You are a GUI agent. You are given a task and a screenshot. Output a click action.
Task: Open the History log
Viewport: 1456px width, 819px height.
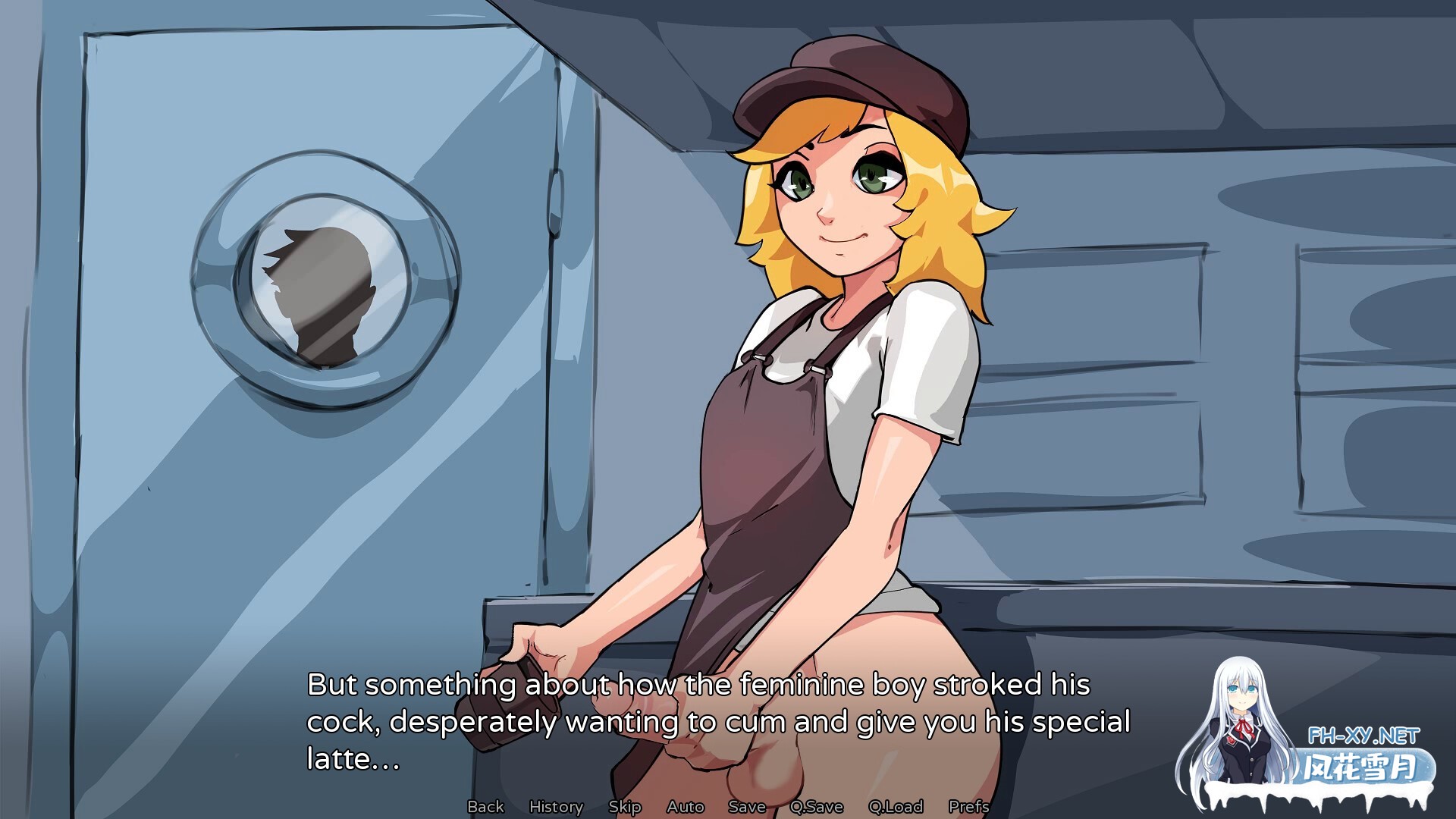pyautogui.click(x=556, y=807)
